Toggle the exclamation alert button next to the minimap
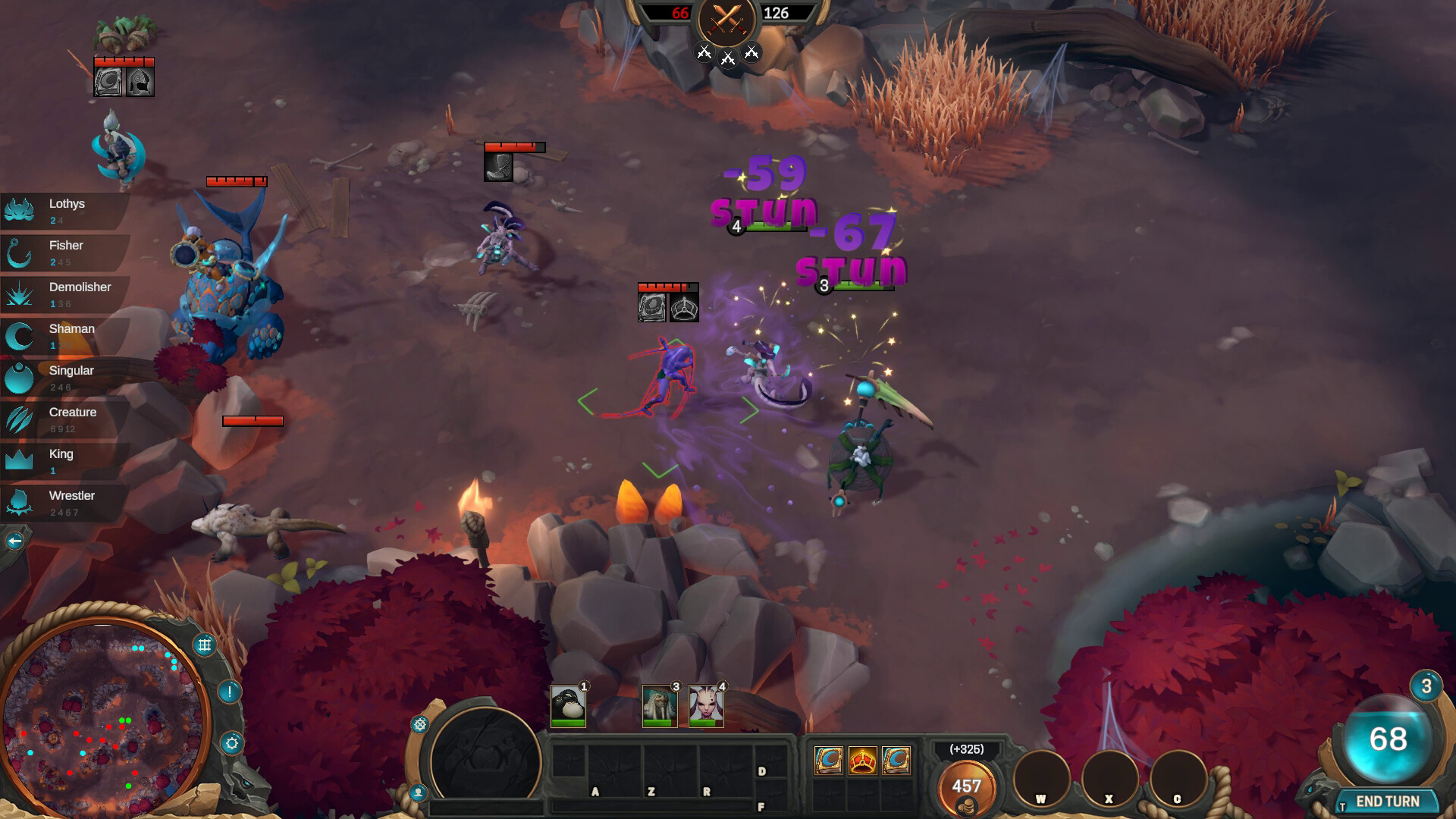The width and height of the screenshot is (1456, 819). point(230,693)
